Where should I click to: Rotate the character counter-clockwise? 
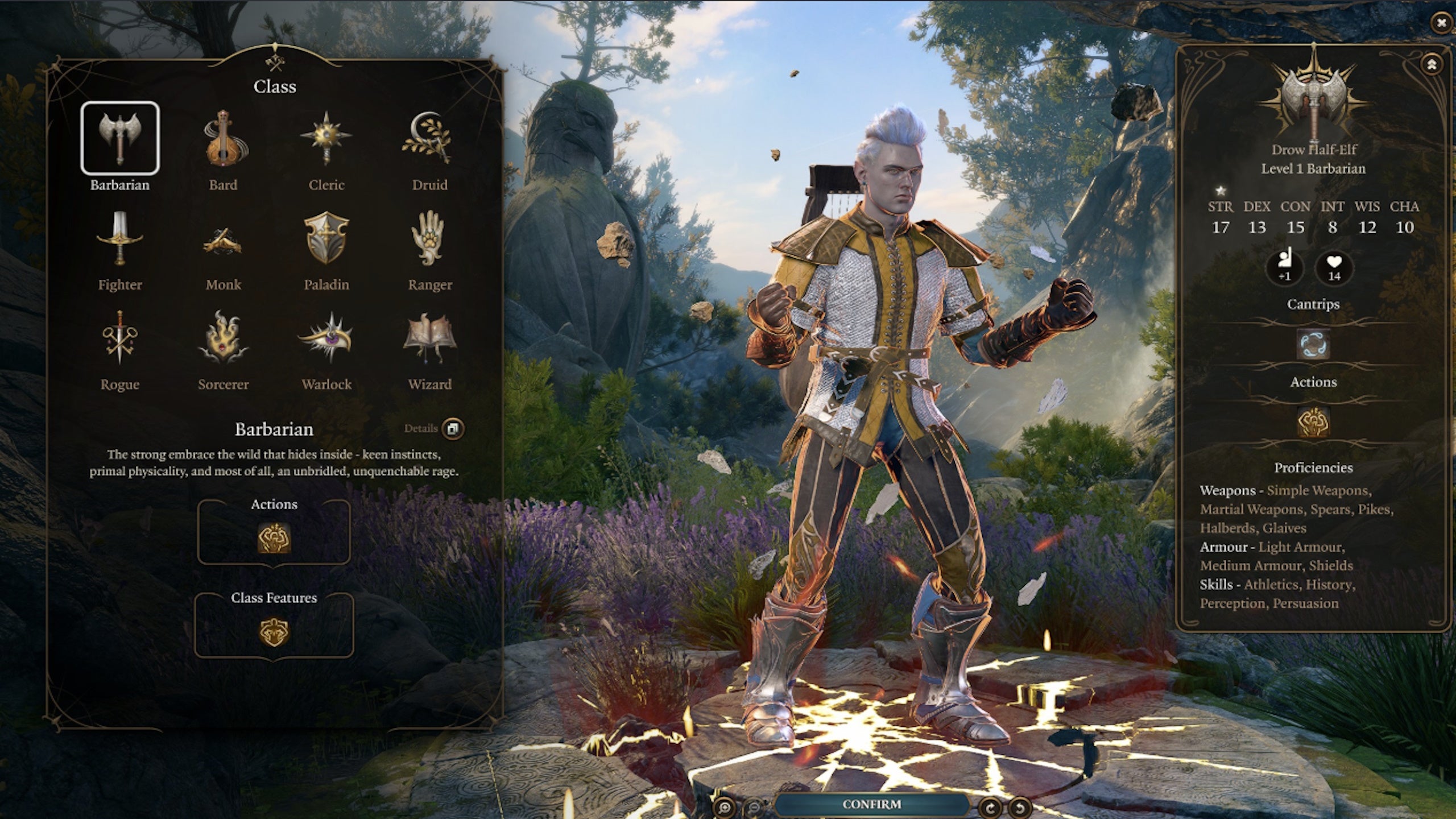click(x=1020, y=806)
